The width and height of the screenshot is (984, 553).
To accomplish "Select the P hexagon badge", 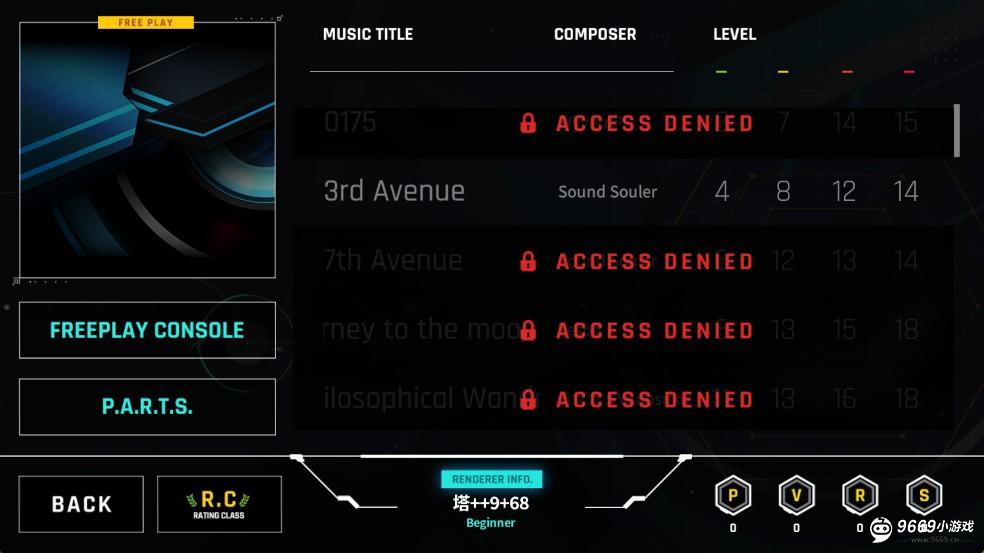I will [733, 496].
